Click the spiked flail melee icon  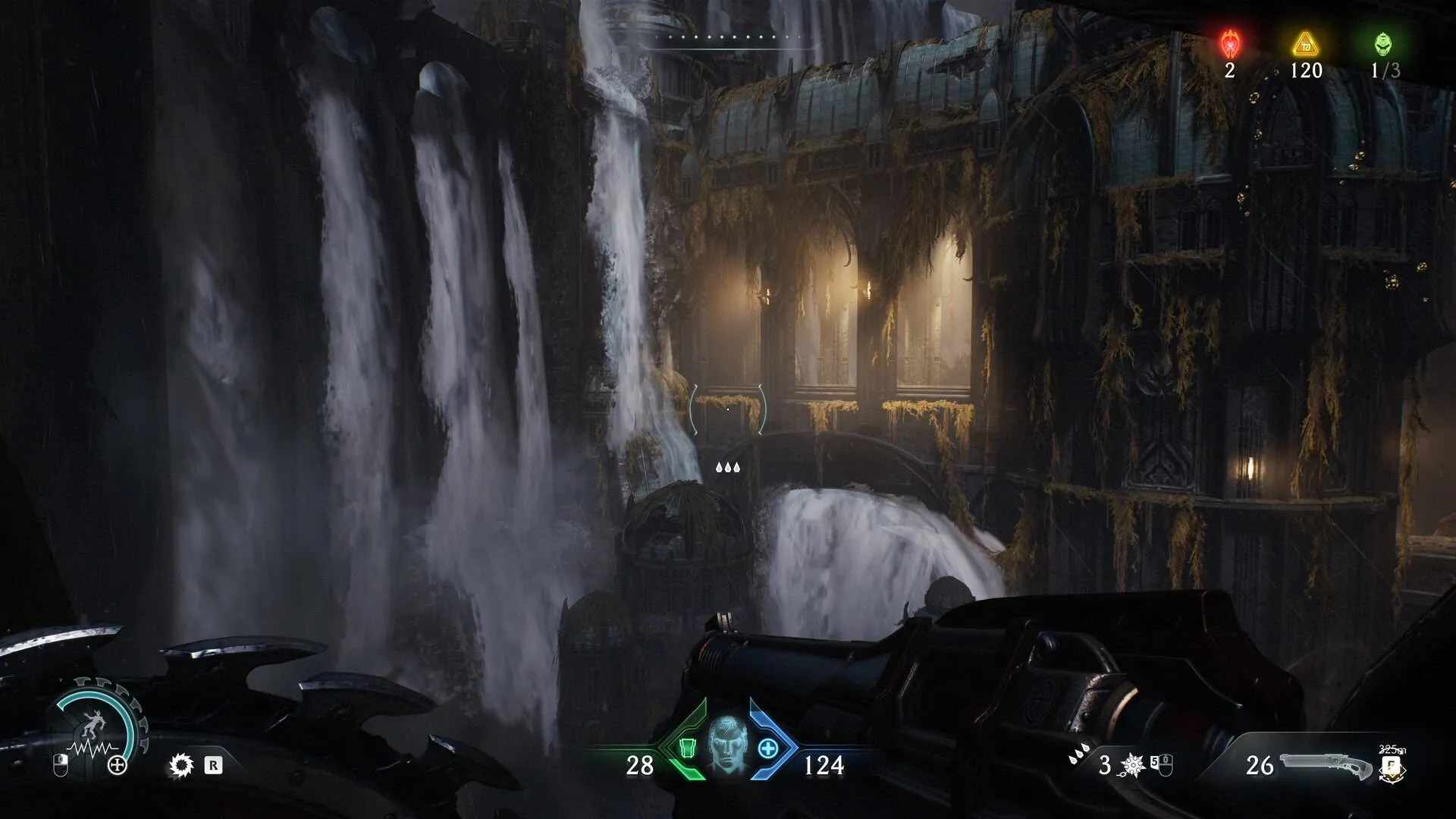[1133, 764]
